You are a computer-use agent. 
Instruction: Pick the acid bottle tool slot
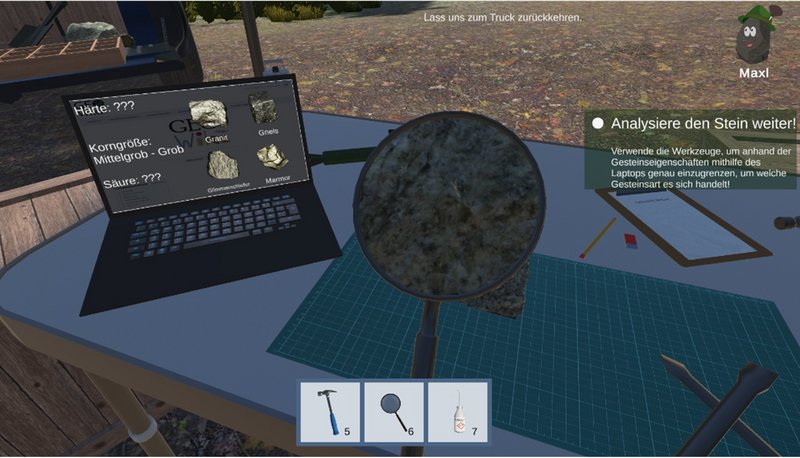458,412
